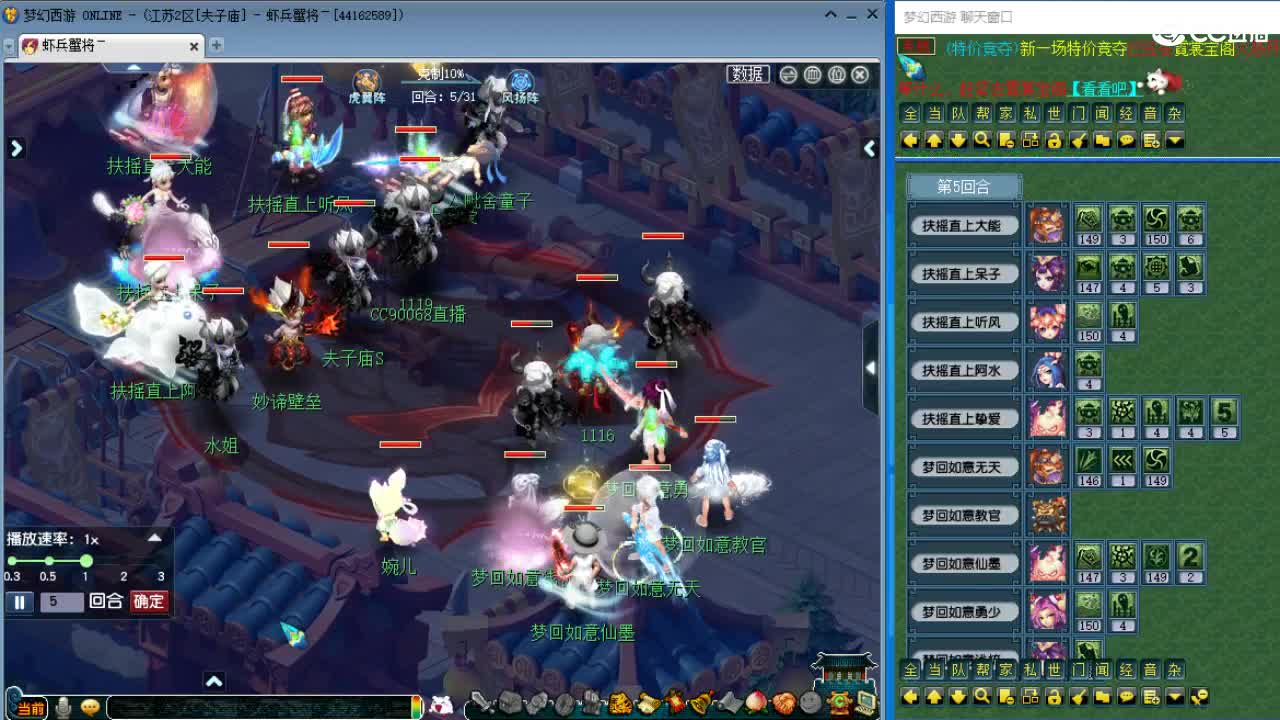
Task: Select the 世 world chat channel tab
Action: click(x=1053, y=113)
